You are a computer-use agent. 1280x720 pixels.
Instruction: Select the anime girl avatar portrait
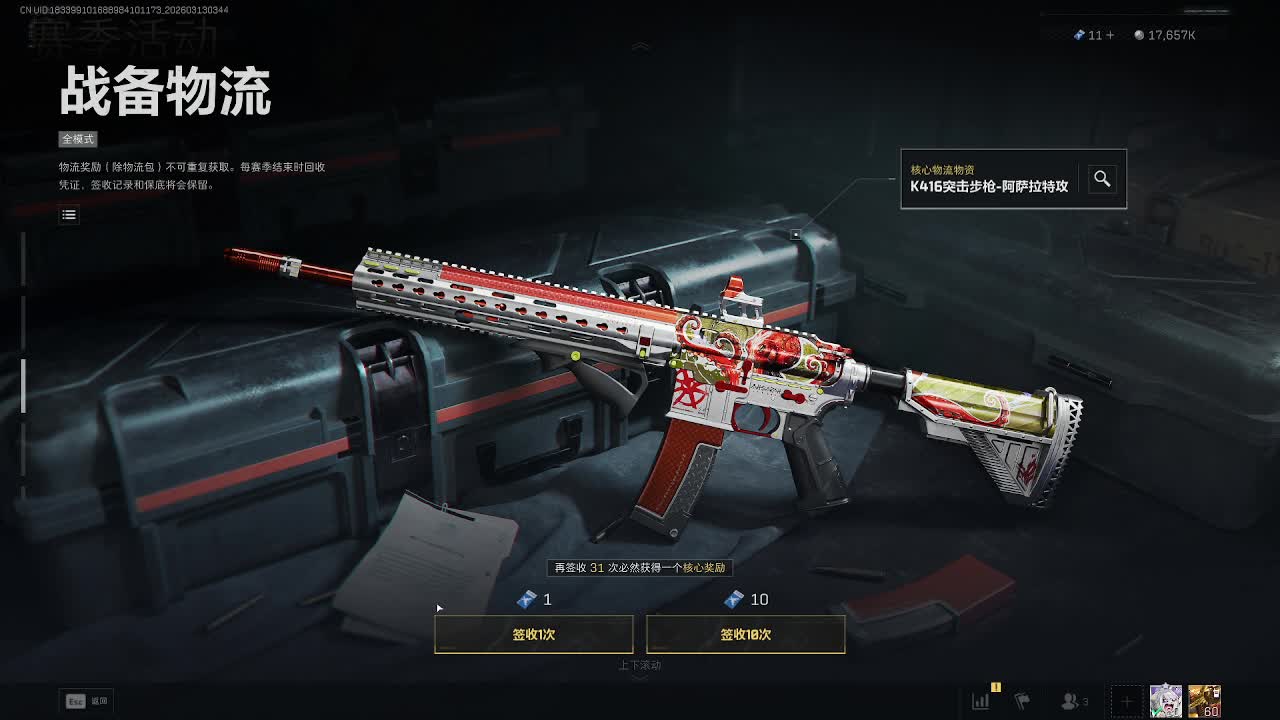(x=1166, y=701)
